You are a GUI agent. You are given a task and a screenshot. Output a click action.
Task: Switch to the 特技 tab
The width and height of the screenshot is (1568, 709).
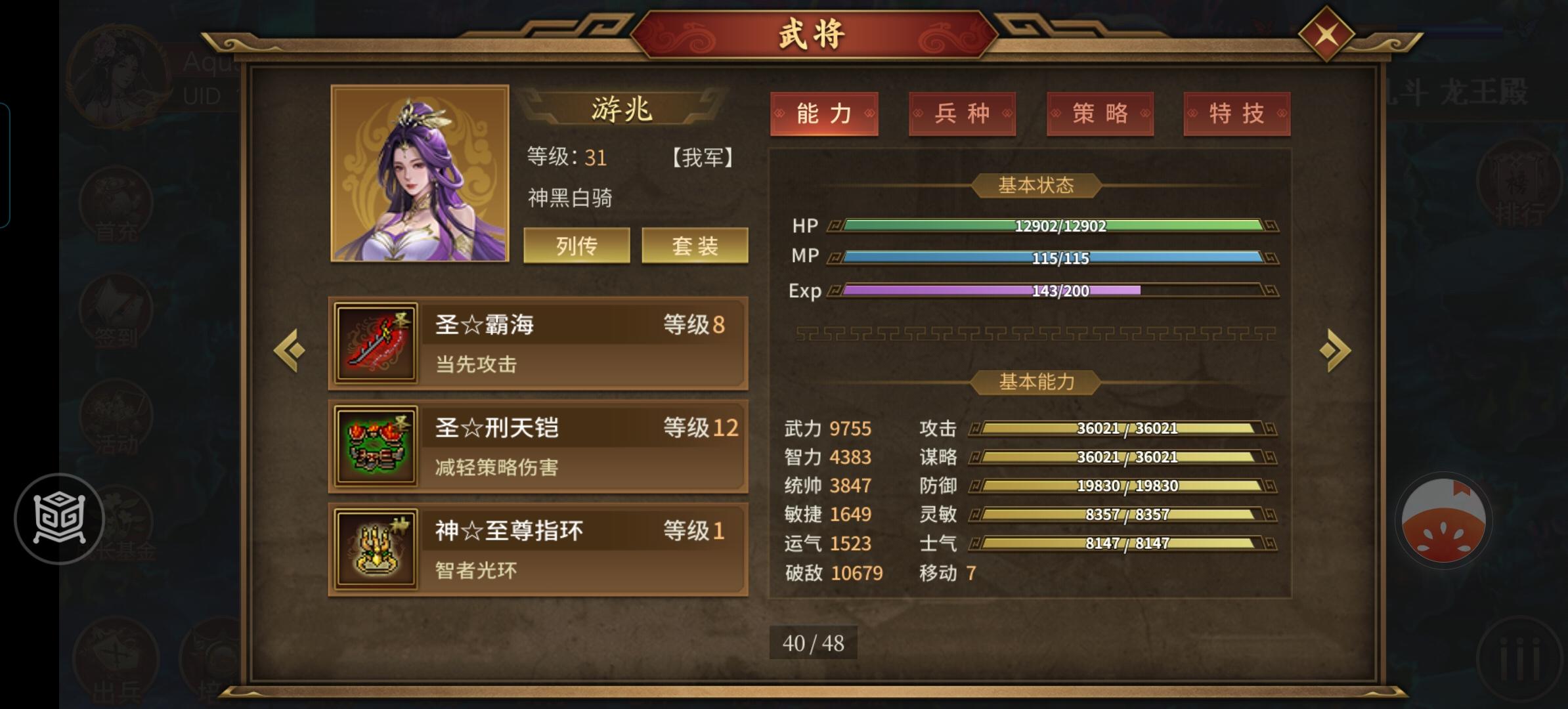(x=1237, y=113)
